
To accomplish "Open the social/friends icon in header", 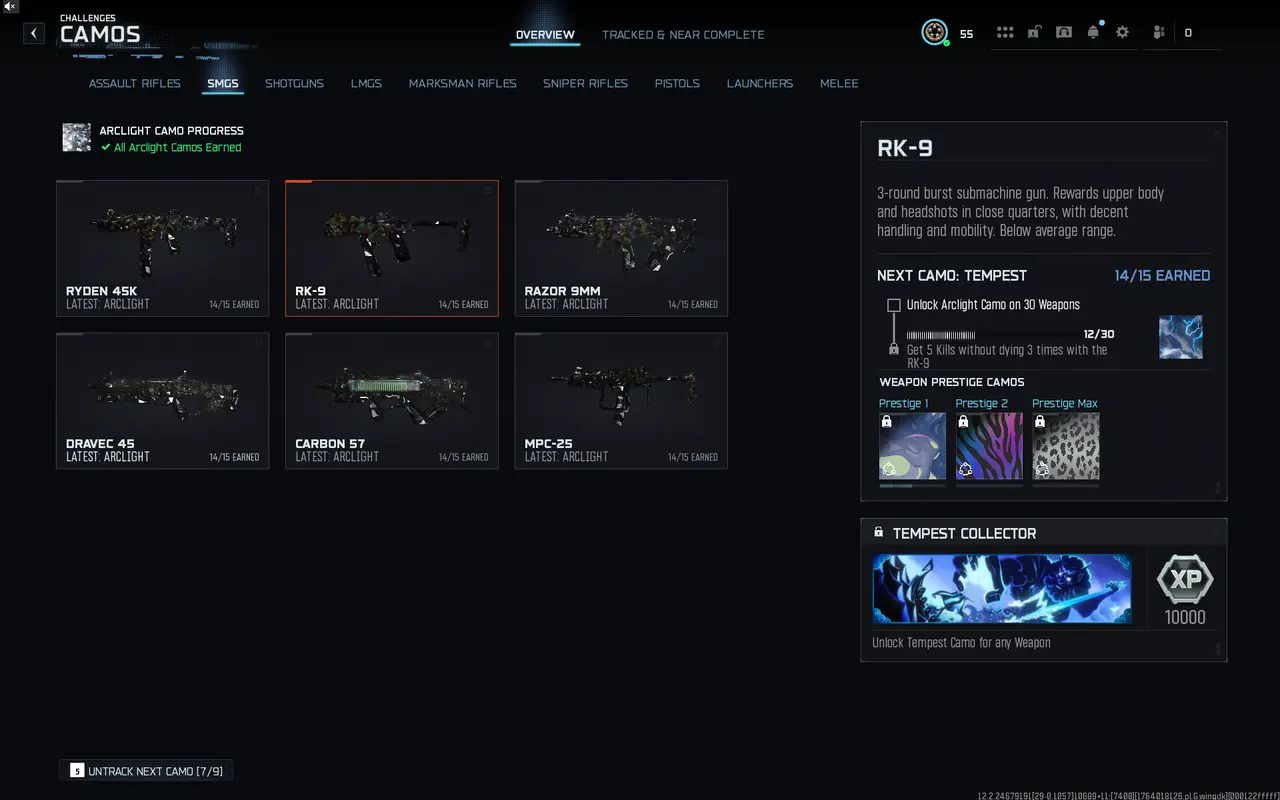I will [1157, 31].
